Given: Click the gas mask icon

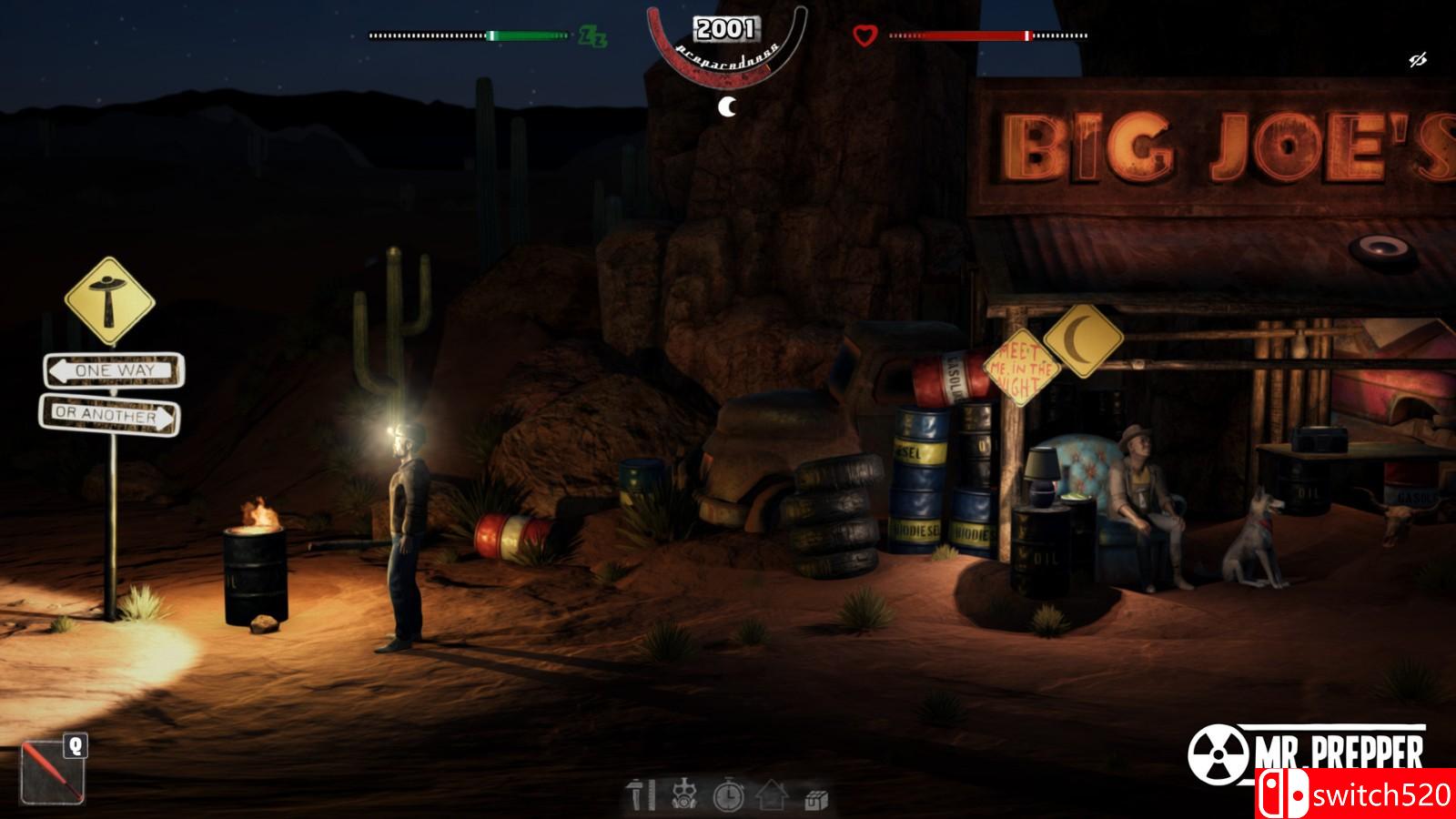Looking at the screenshot, I should click(x=683, y=795).
